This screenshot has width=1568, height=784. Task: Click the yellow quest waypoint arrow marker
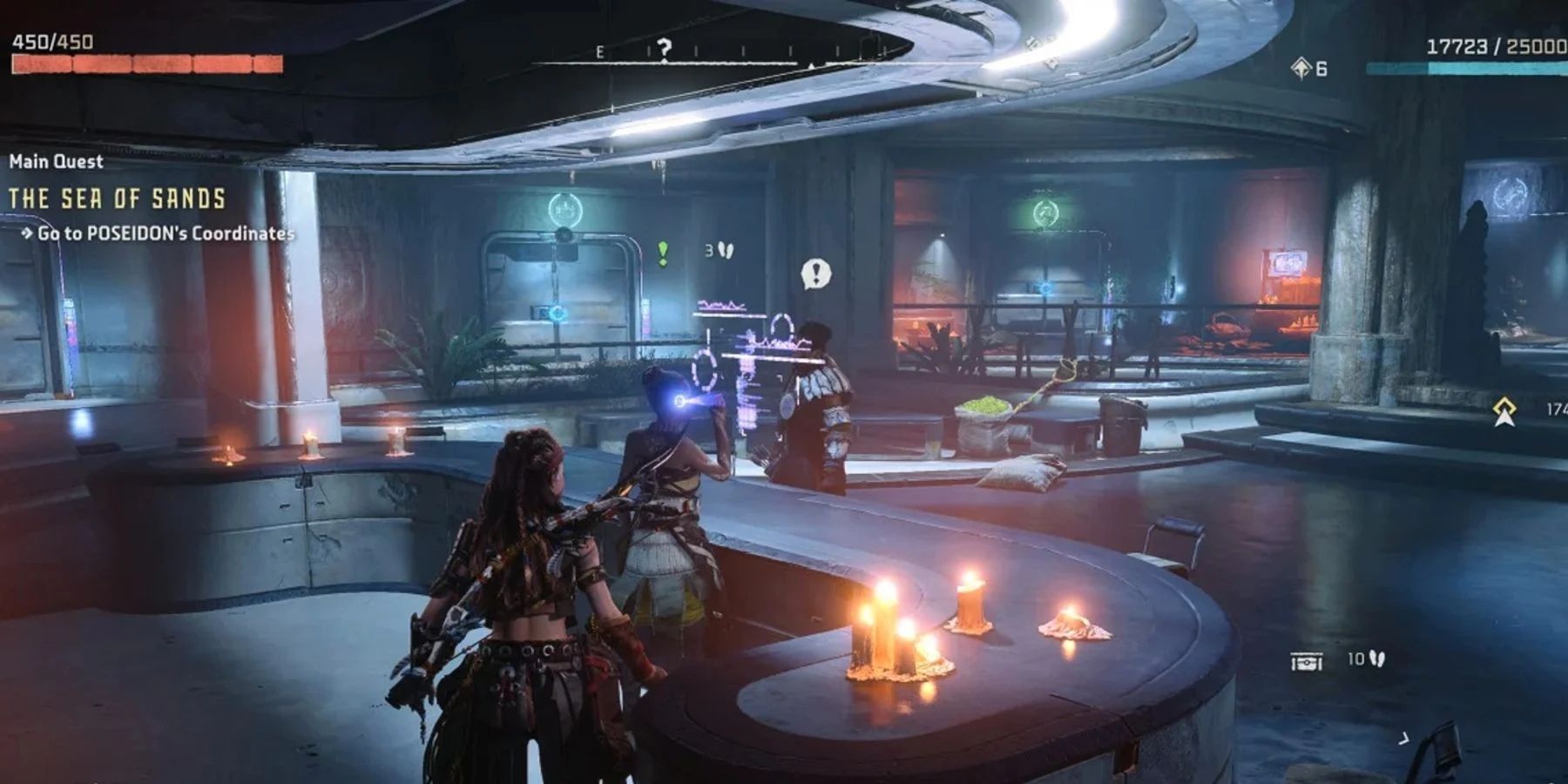pyautogui.click(x=1504, y=410)
